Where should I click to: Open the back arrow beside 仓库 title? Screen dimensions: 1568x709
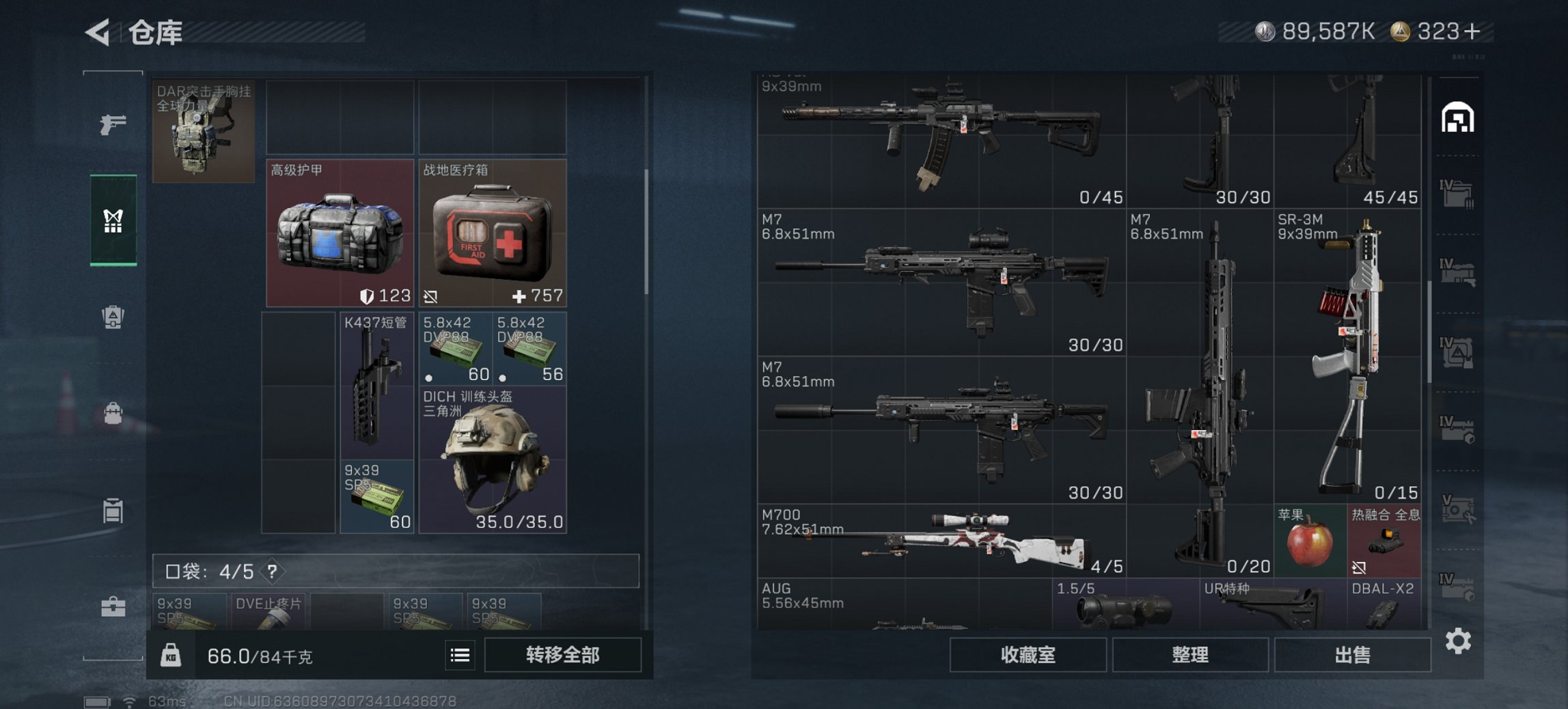point(97,31)
